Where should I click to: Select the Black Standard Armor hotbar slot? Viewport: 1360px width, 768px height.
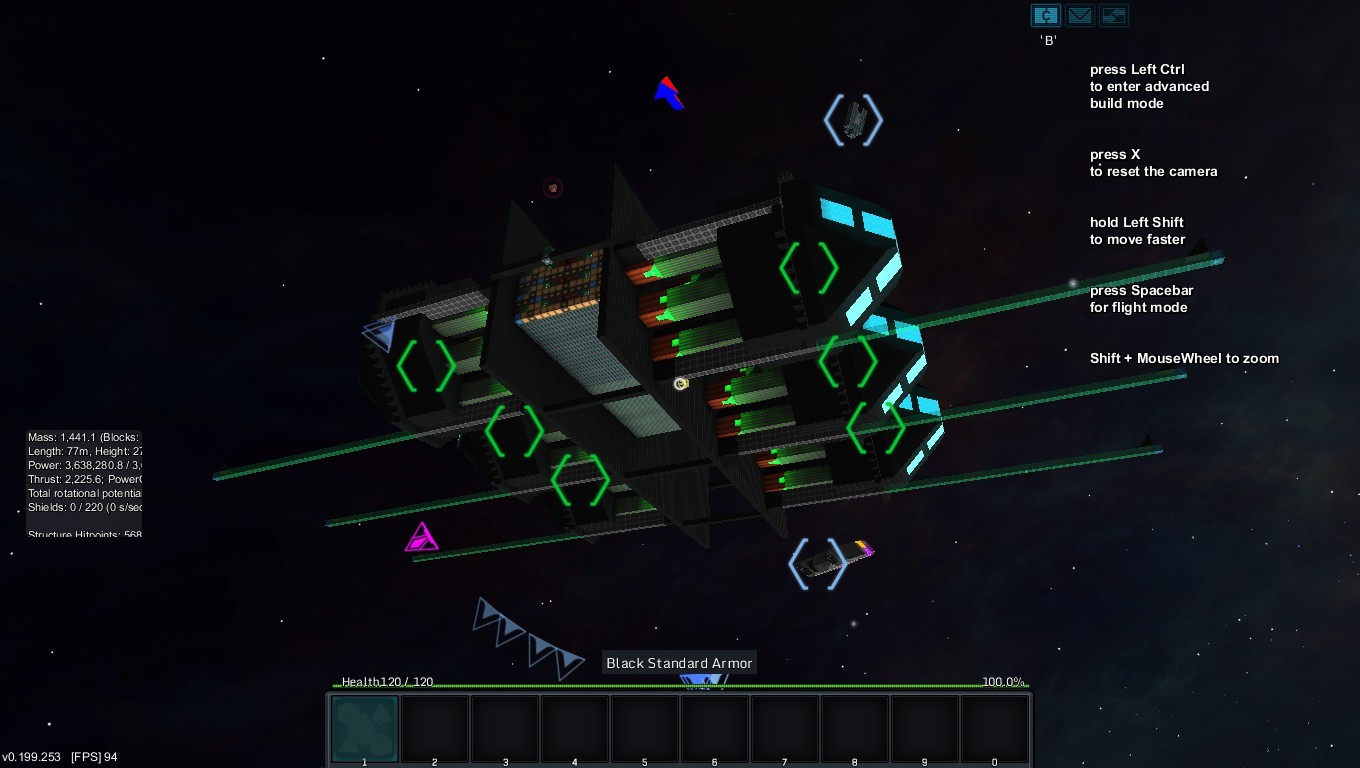coord(365,729)
